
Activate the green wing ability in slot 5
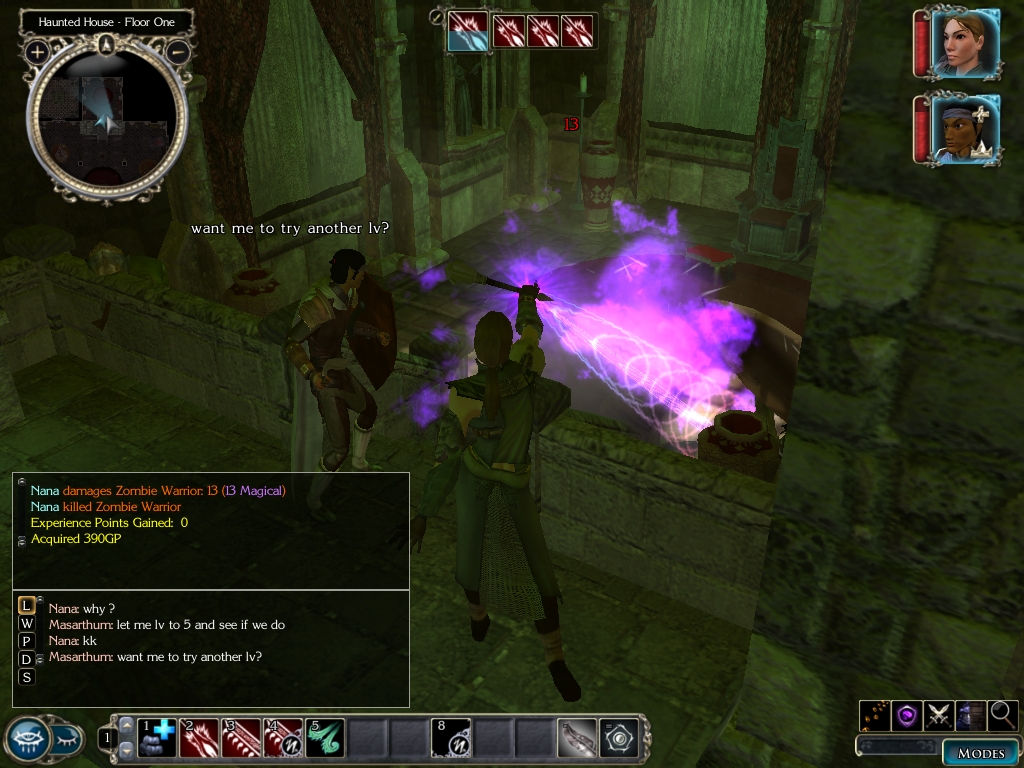click(325, 738)
